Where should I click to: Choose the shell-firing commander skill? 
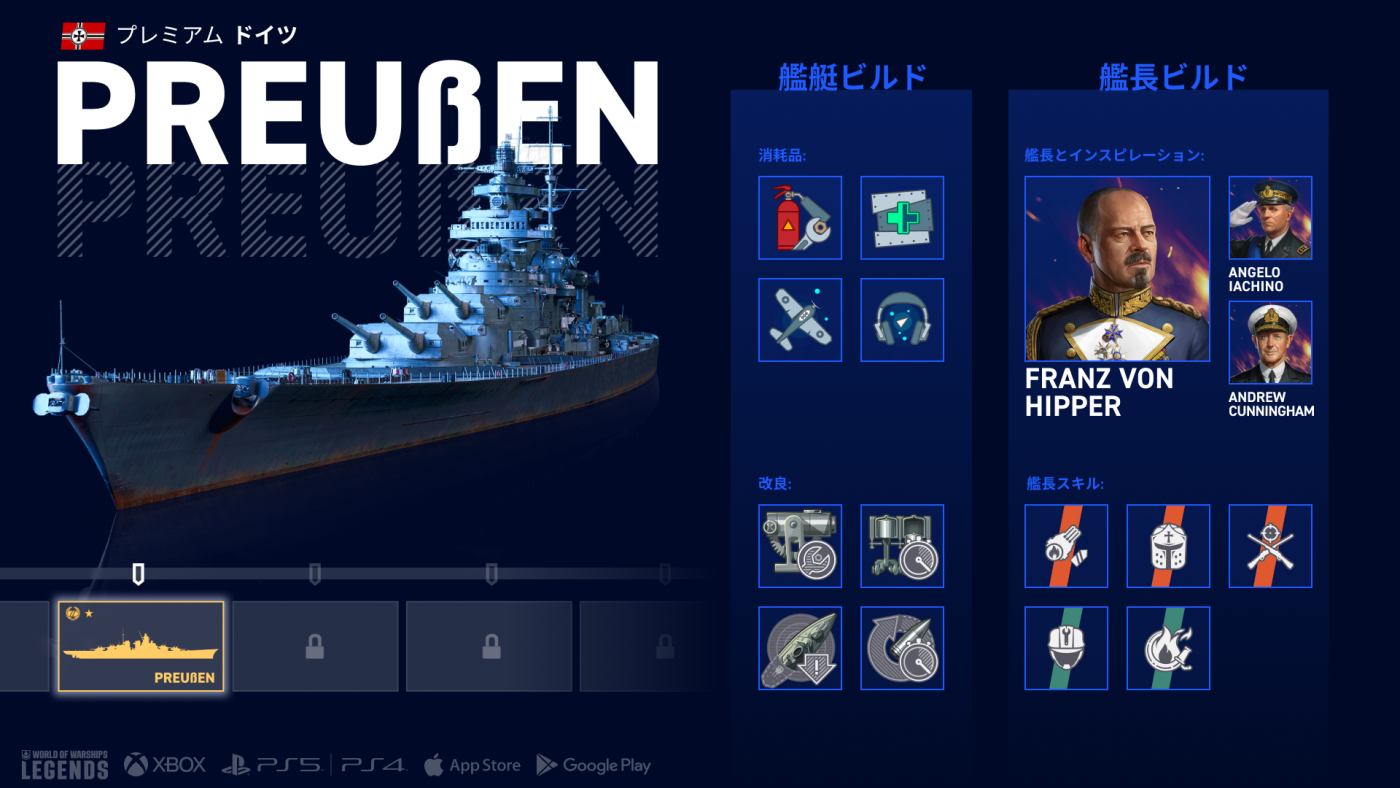[1066, 546]
